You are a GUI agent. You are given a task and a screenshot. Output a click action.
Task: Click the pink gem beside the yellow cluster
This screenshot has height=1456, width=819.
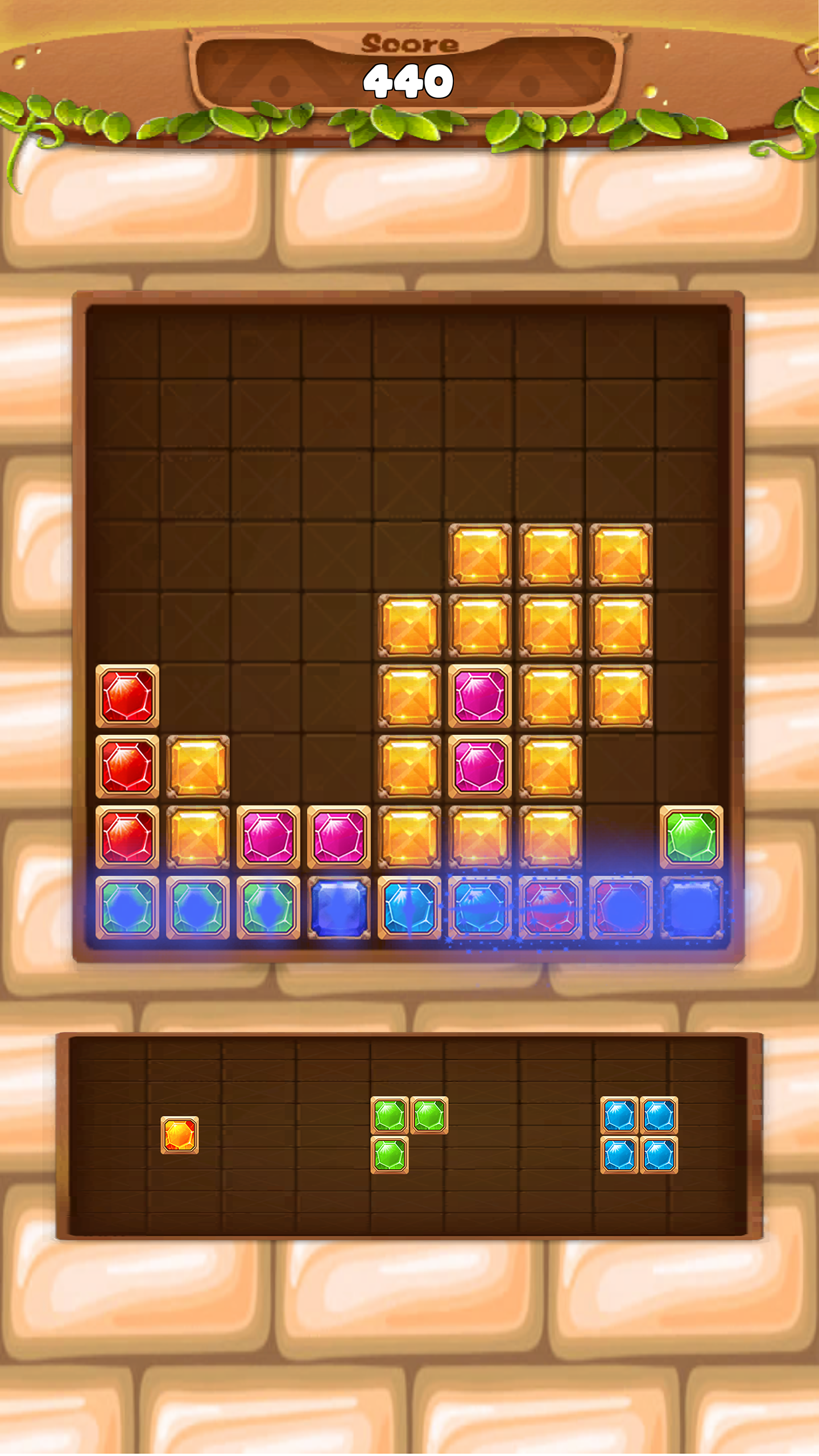(x=481, y=695)
